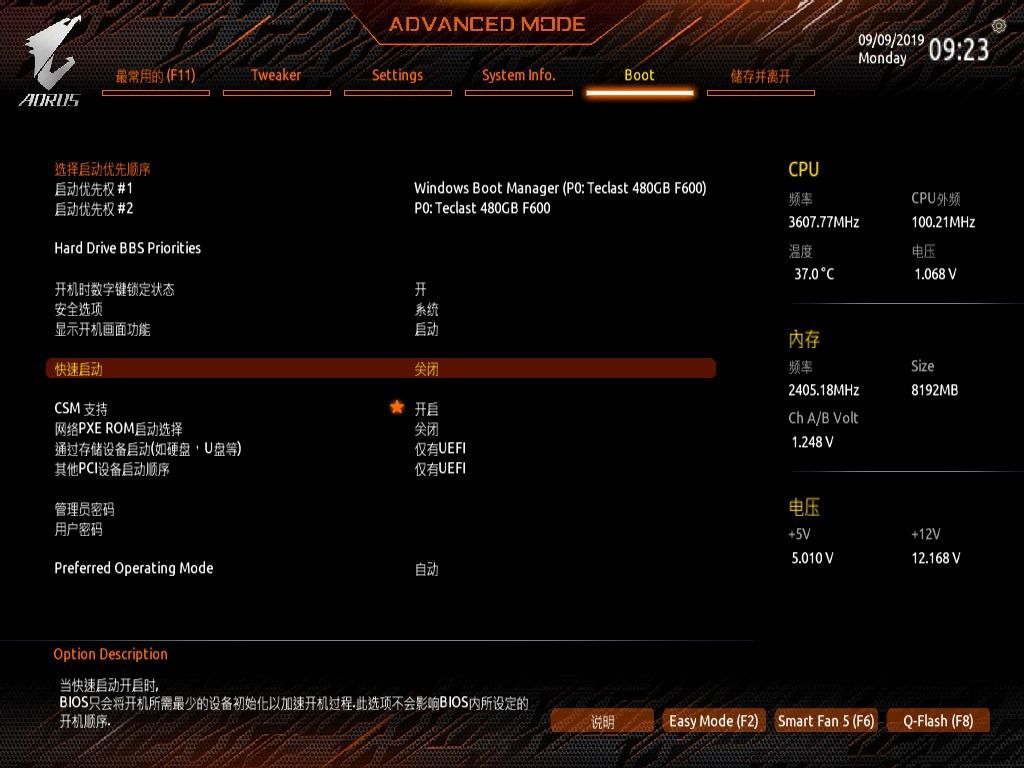Change the 启动优先权 #2 boot device

click(x=94, y=208)
